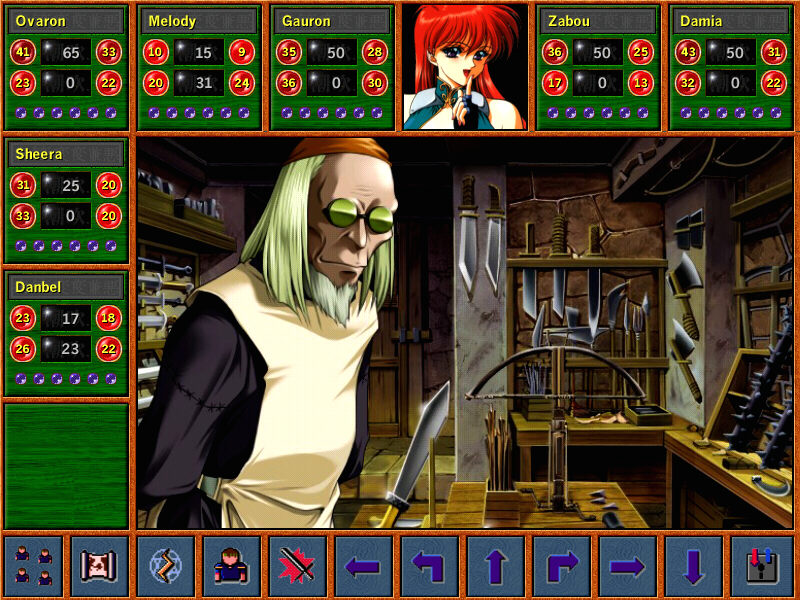Select Sheera's character panel

(x=67, y=200)
